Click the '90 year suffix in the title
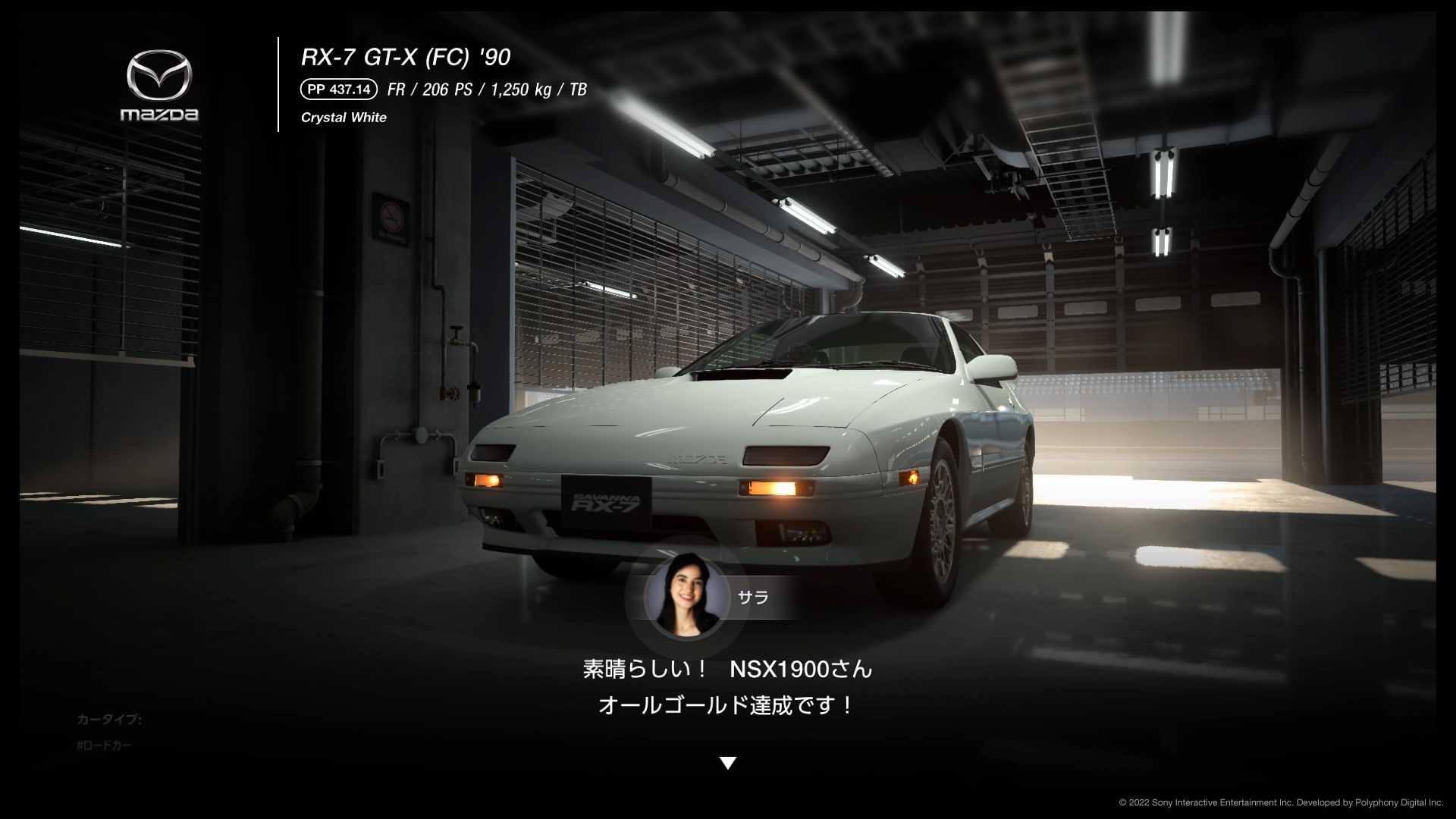 [494, 55]
